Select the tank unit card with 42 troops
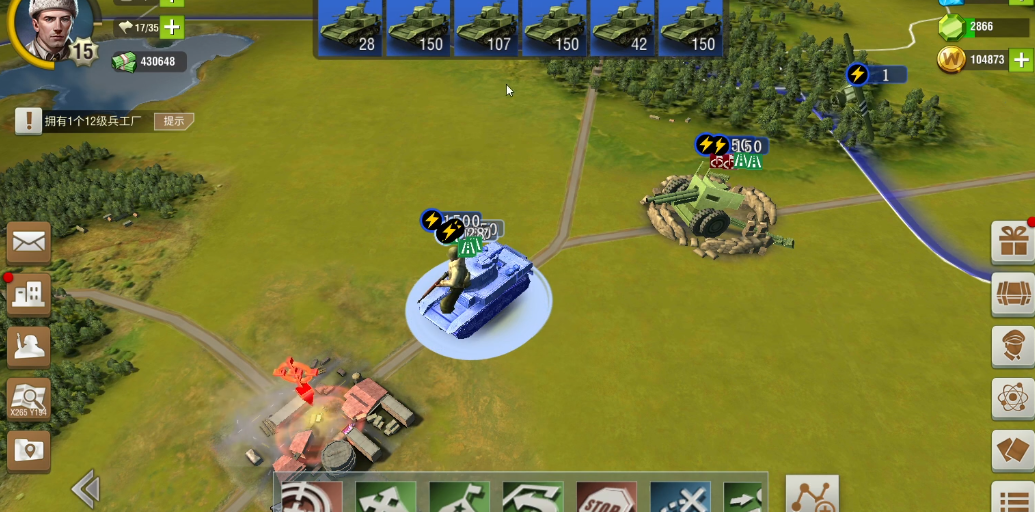This screenshot has height=512, width=1035. 623,28
